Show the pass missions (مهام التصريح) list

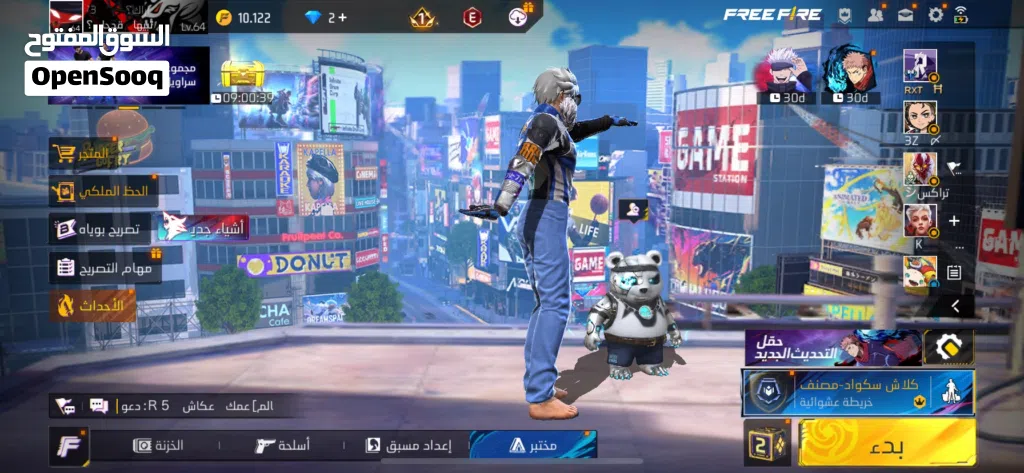(x=104, y=267)
